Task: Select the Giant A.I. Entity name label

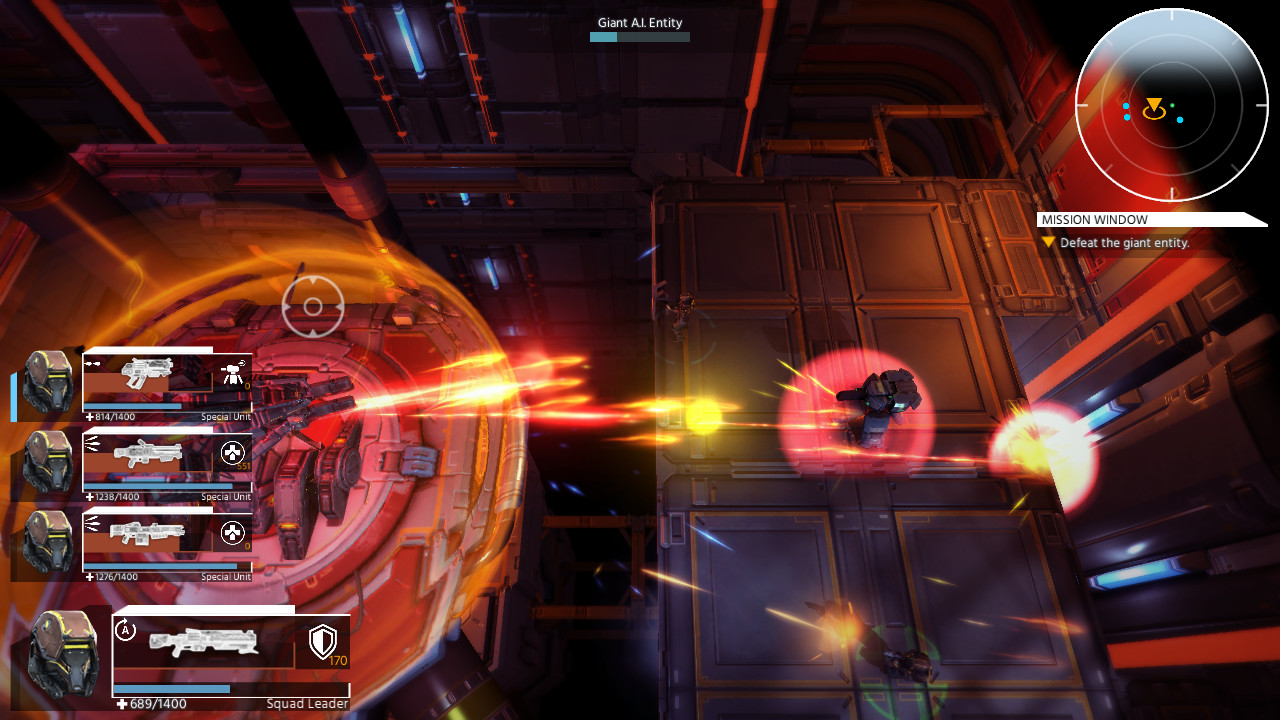Action: (x=639, y=22)
